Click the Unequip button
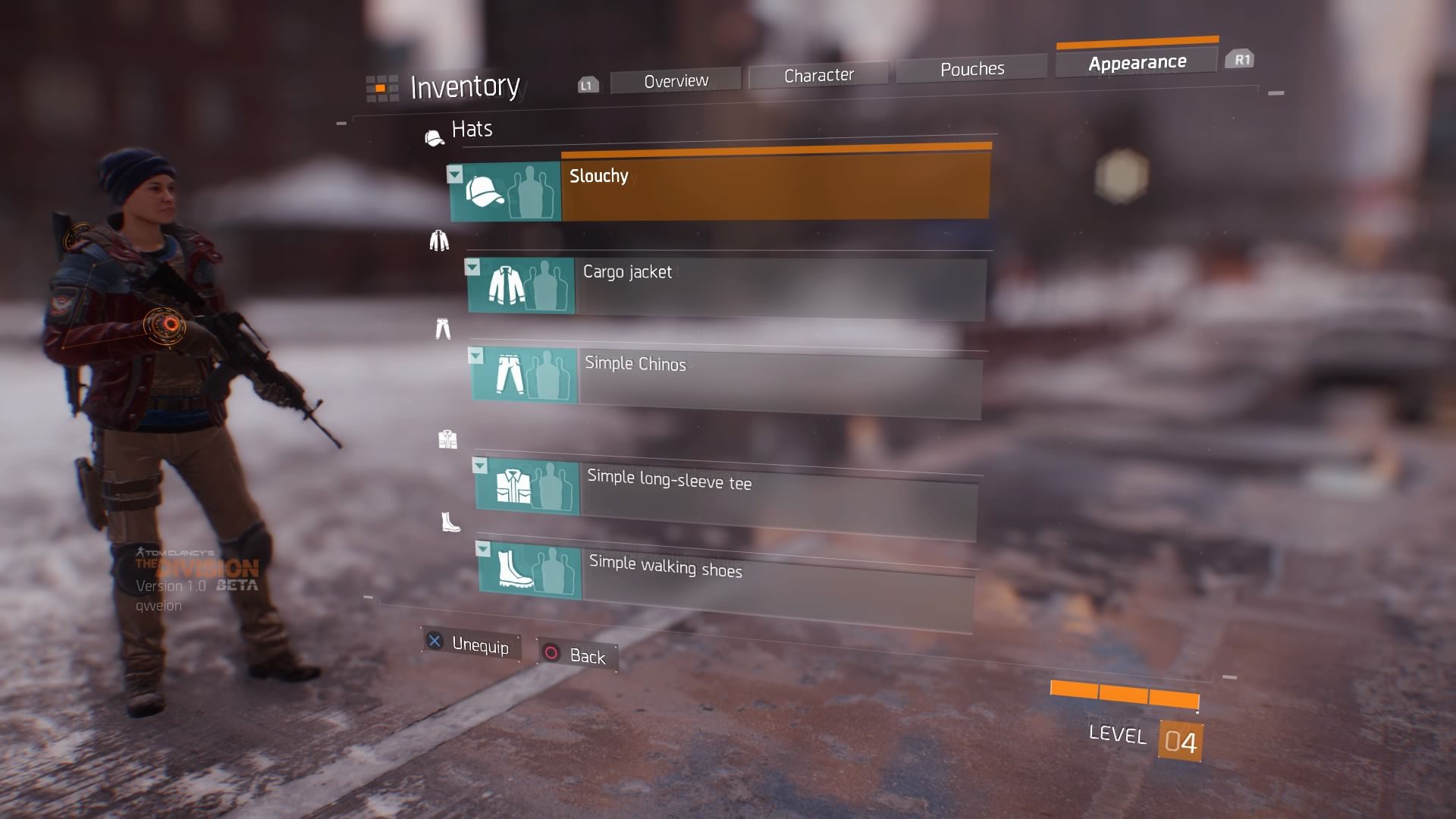 click(x=472, y=644)
